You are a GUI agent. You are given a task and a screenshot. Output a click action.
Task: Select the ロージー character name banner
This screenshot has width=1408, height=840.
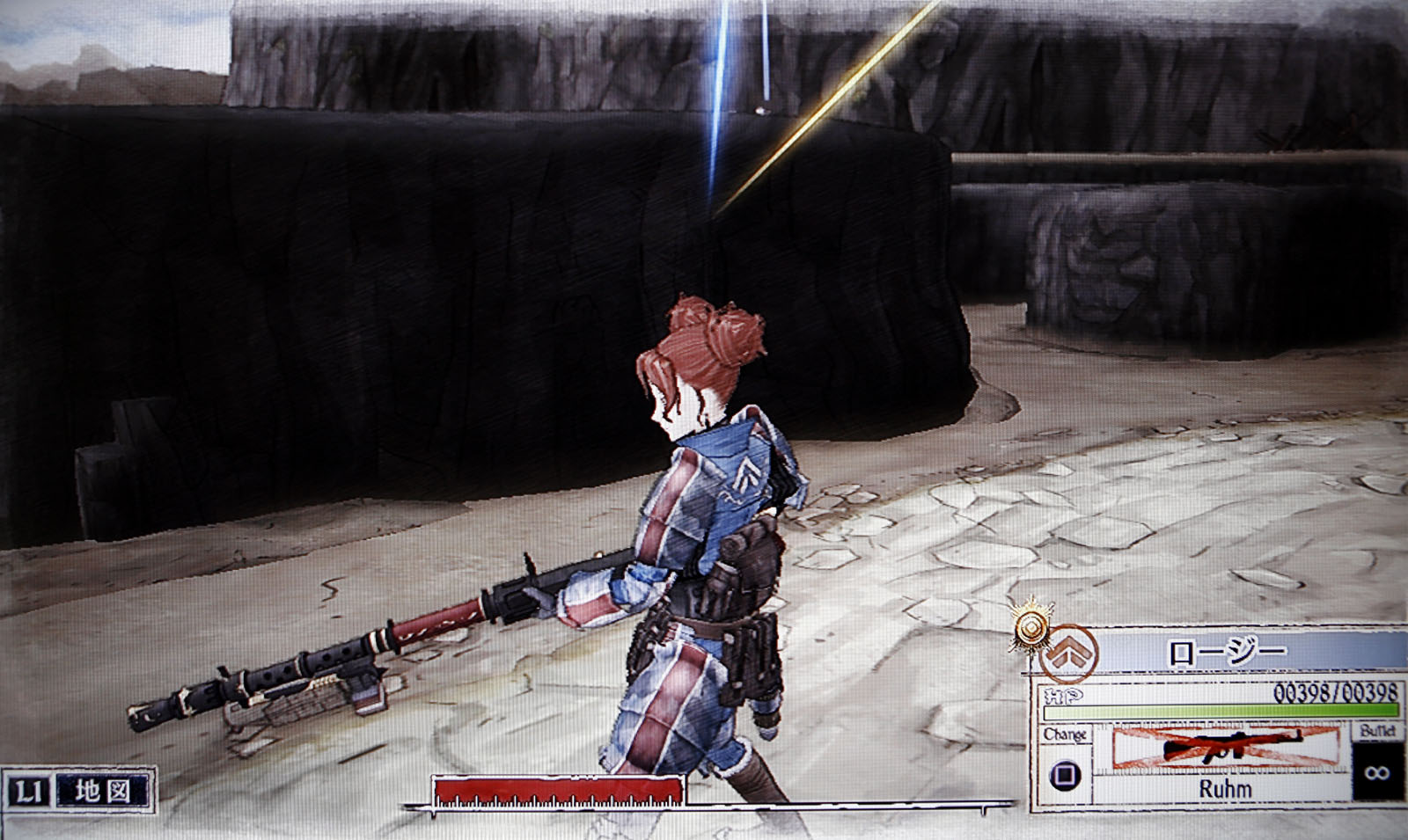point(1226,653)
